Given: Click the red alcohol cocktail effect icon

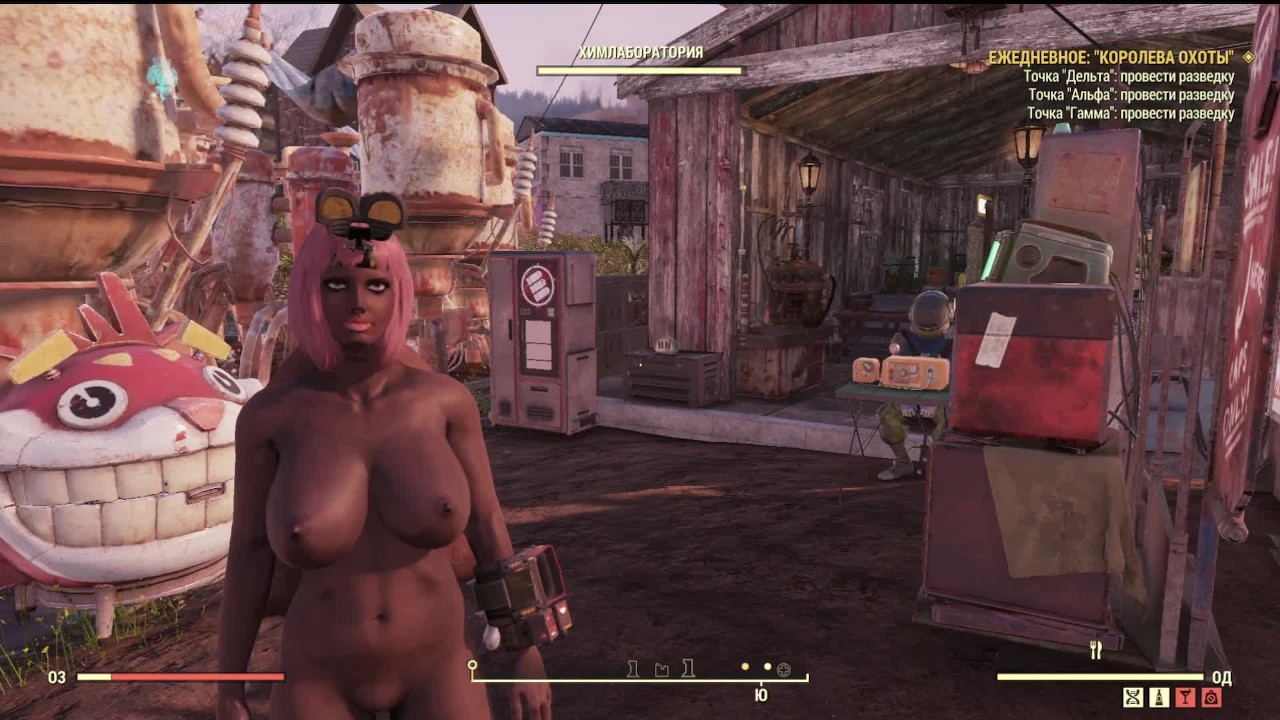Looking at the screenshot, I should click(1186, 697).
